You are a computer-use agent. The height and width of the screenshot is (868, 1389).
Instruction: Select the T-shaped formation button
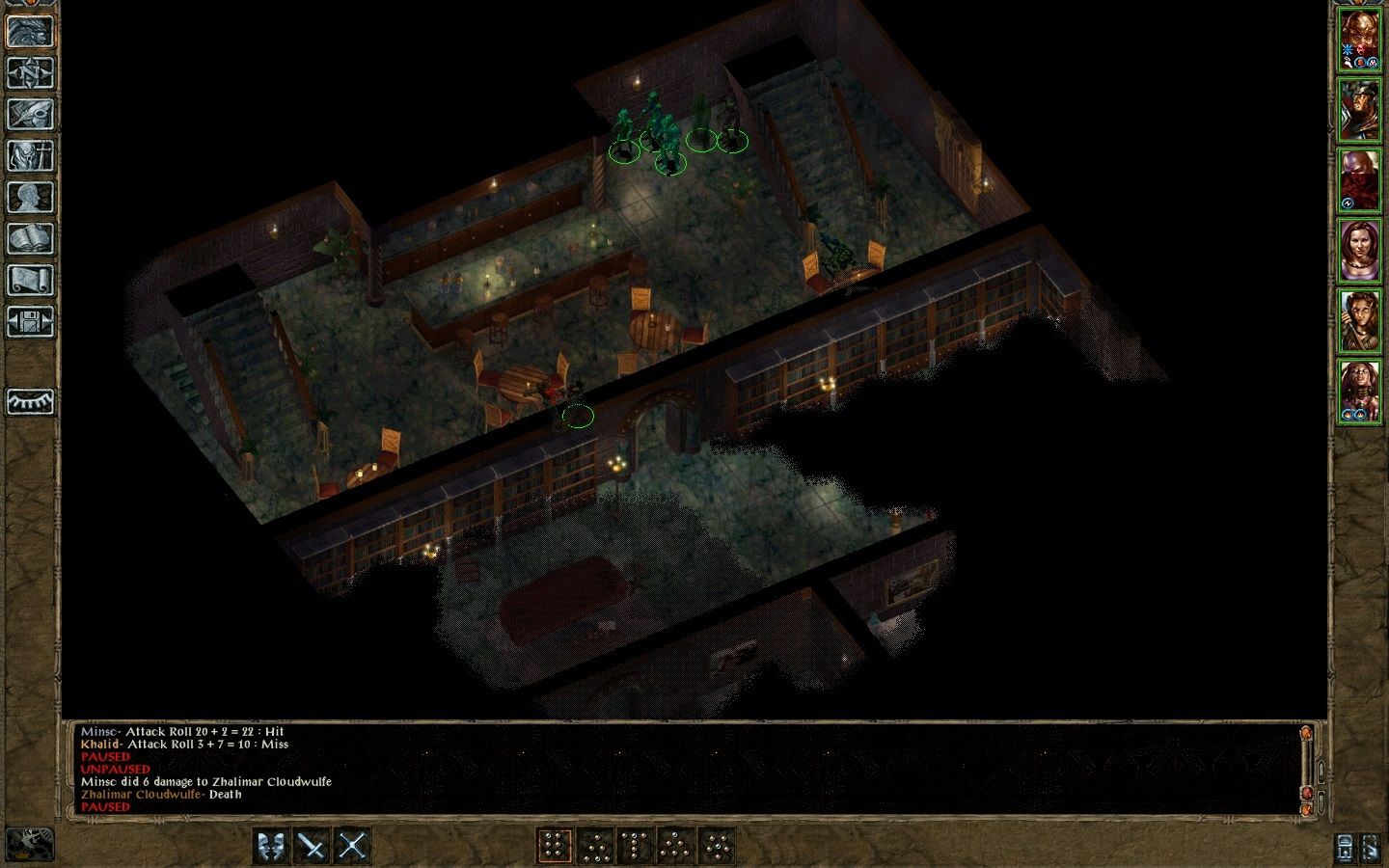point(635,847)
